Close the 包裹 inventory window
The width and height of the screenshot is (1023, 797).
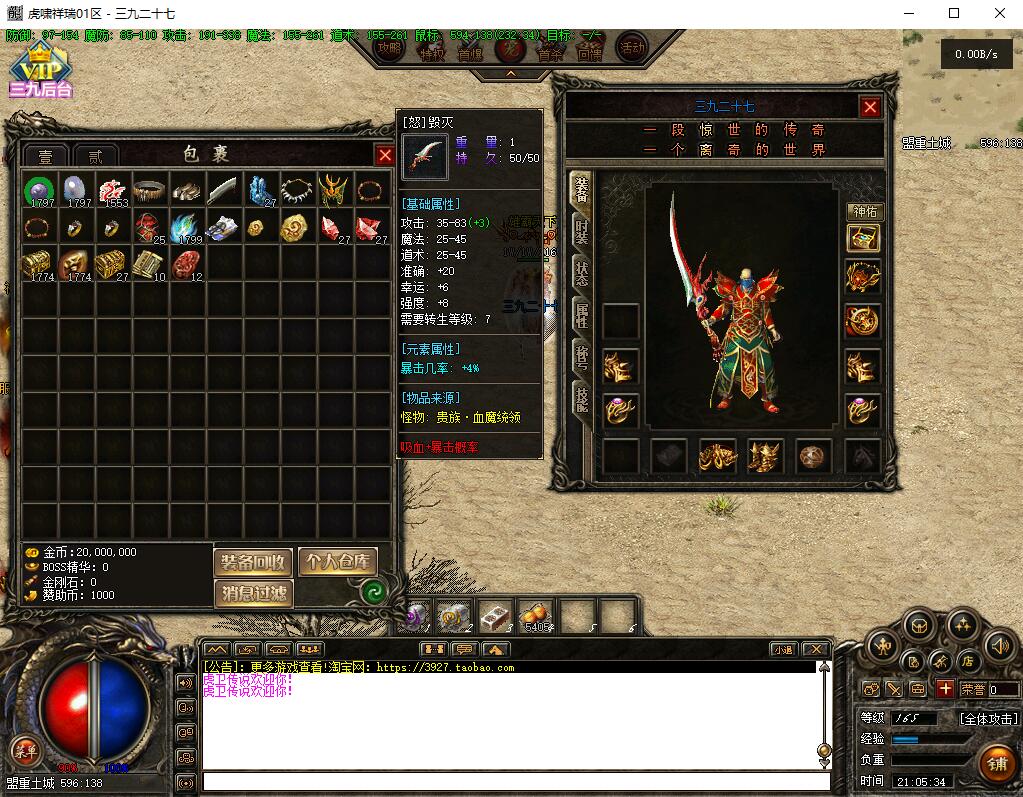[385, 155]
